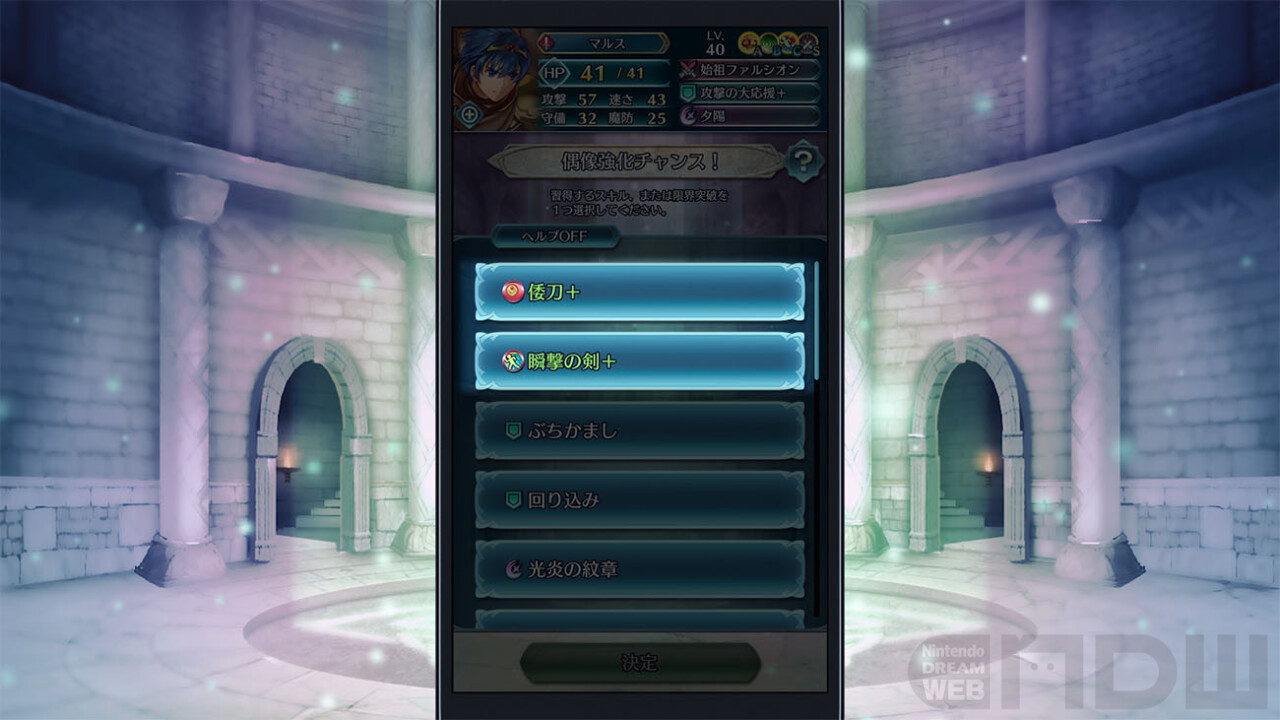Confirm with the 決定 button

click(640, 662)
